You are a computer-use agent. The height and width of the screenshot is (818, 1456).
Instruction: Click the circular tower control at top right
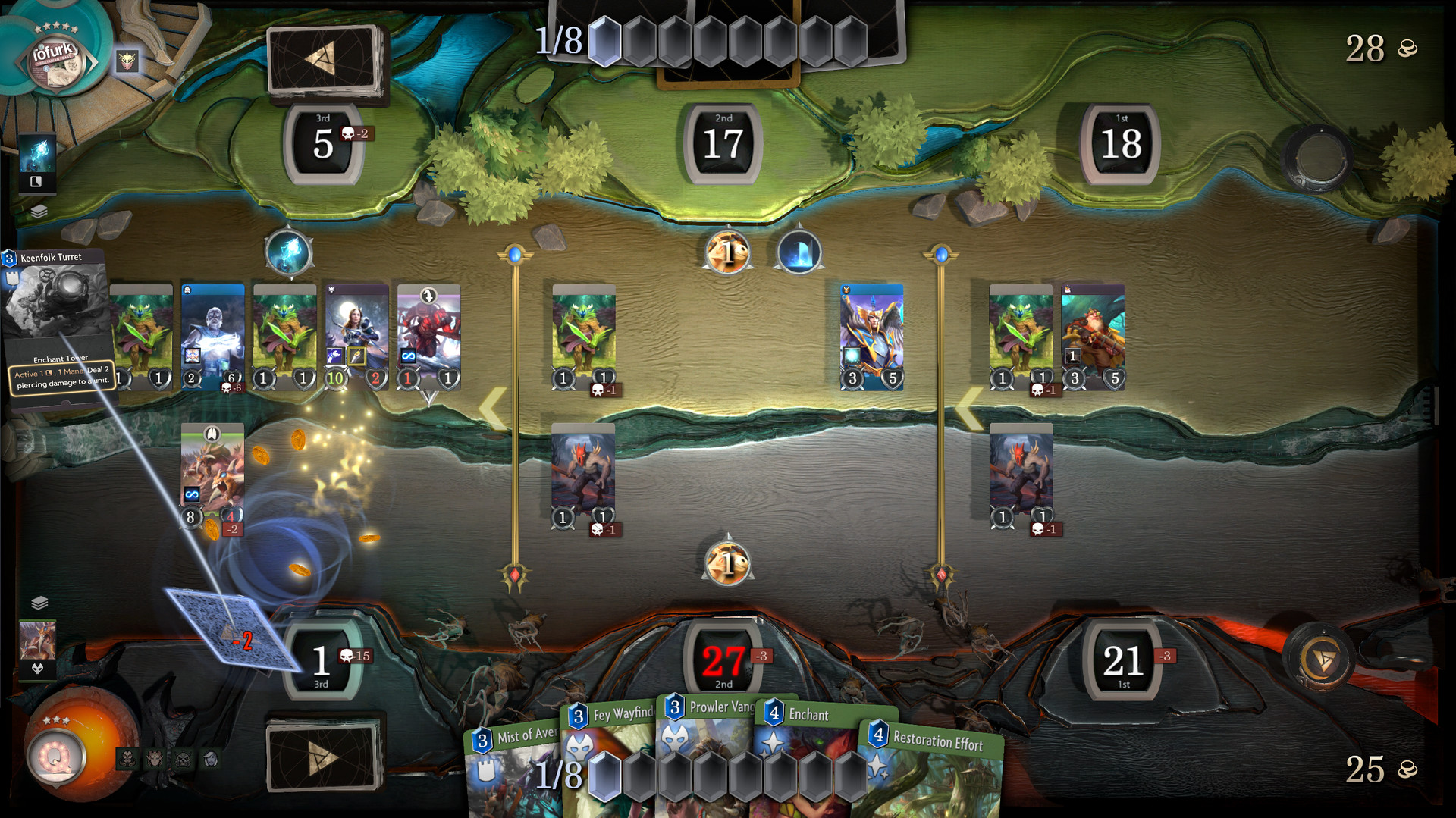(1317, 159)
